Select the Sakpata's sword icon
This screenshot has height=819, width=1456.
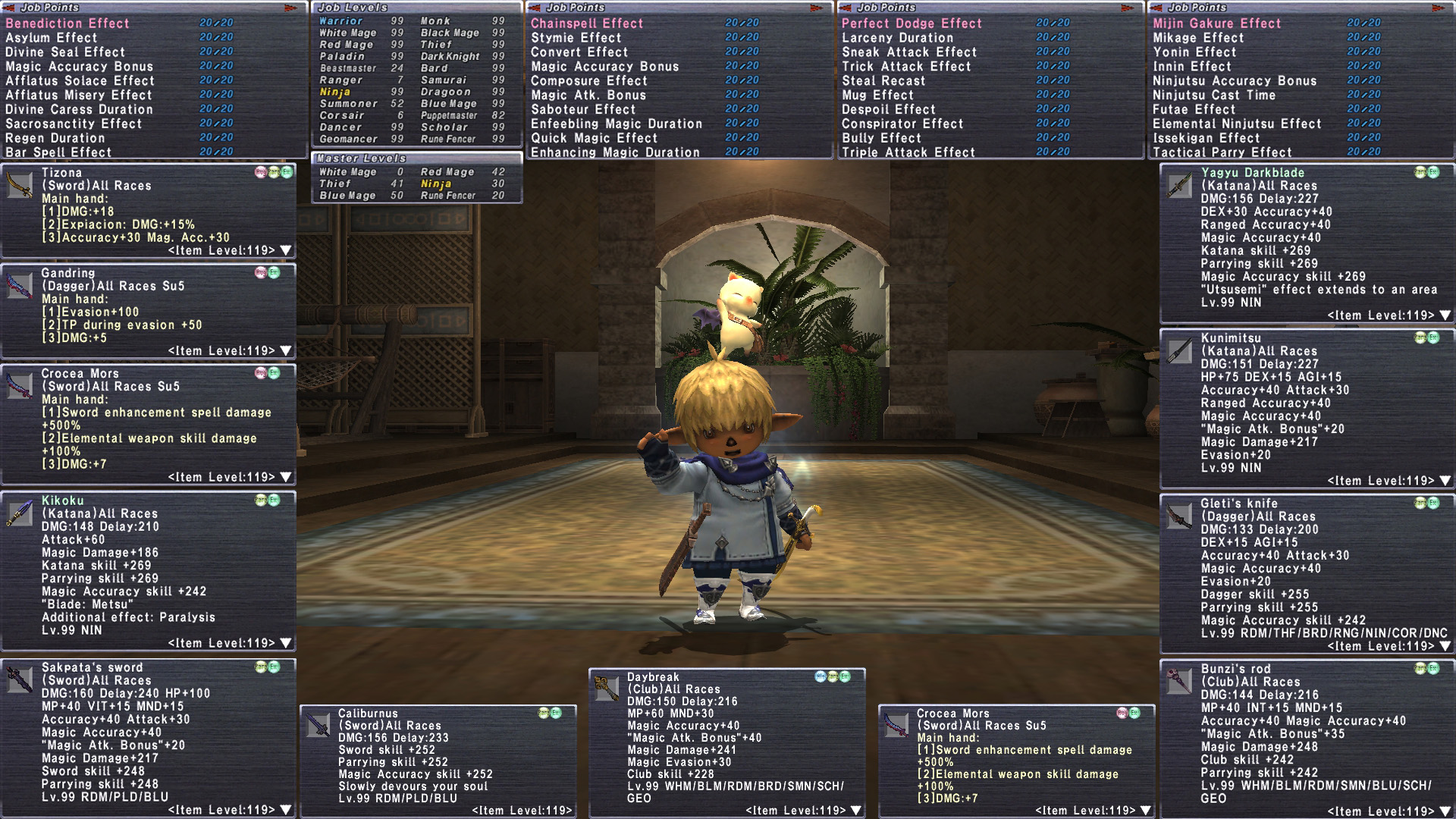[x=20, y=679]
